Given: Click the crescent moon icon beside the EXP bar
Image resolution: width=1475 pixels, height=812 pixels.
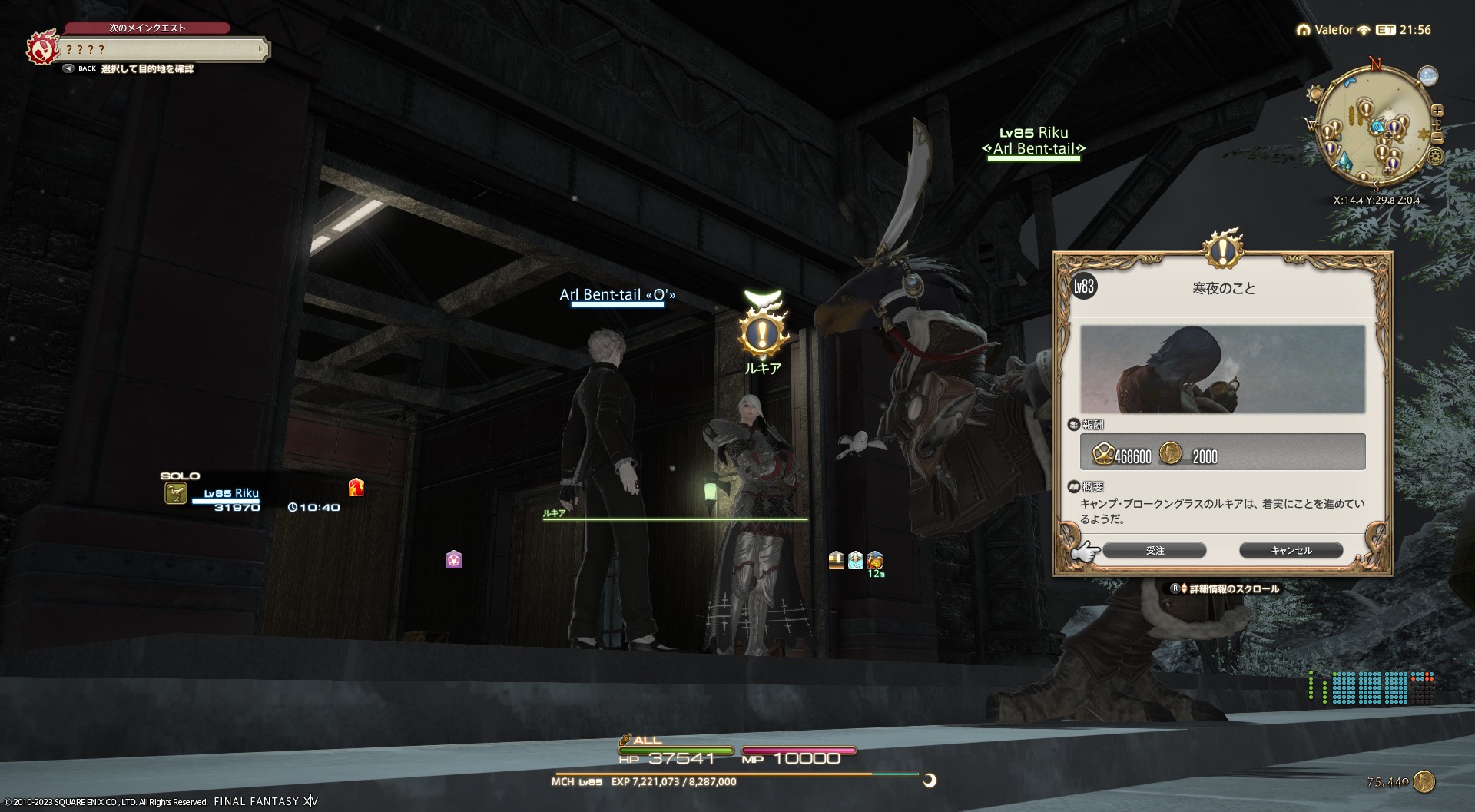Looking at the screenshot, I should pyautogui.click(x=930, y=781).
